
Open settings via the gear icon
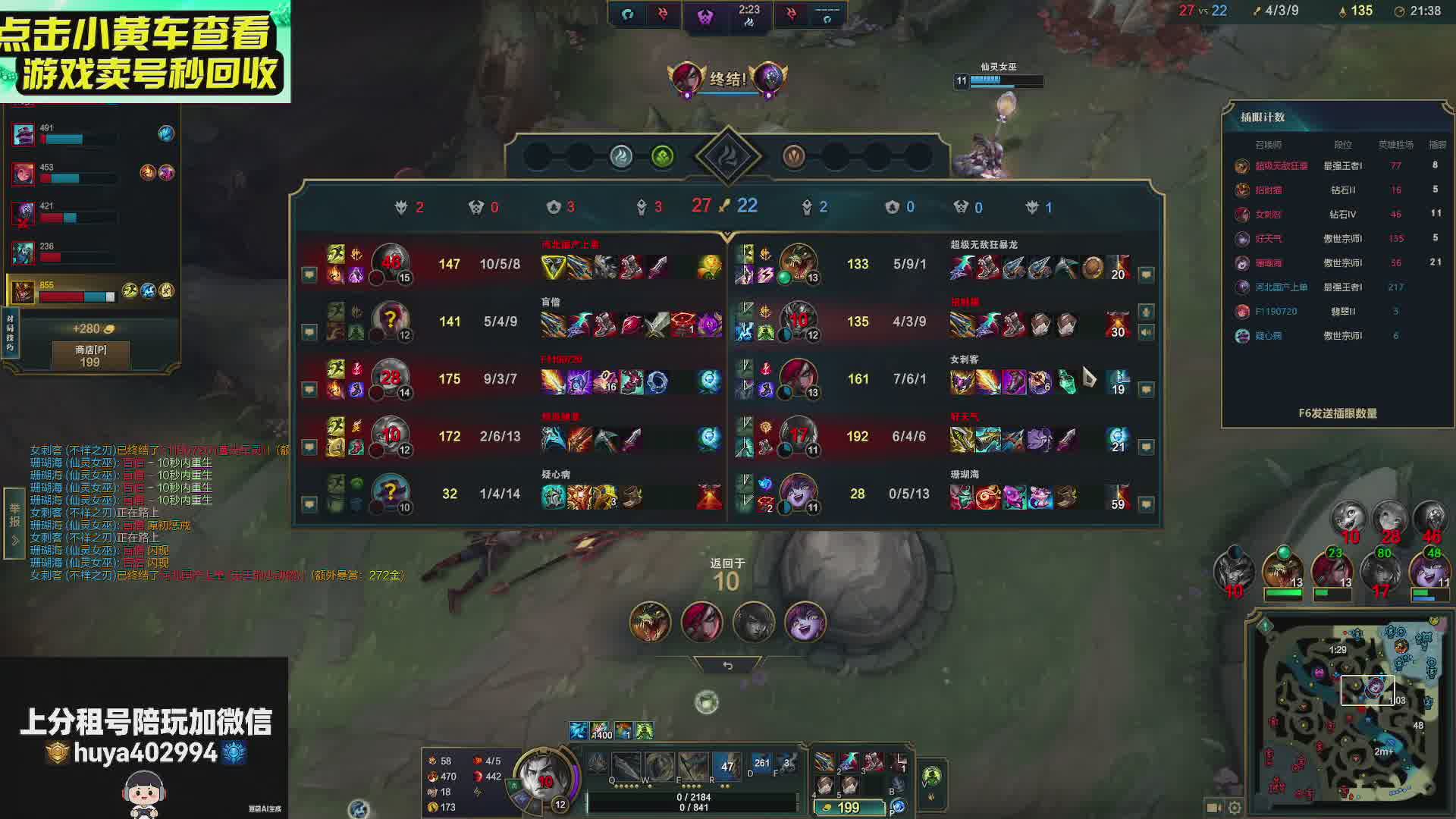pos(1235,808)
